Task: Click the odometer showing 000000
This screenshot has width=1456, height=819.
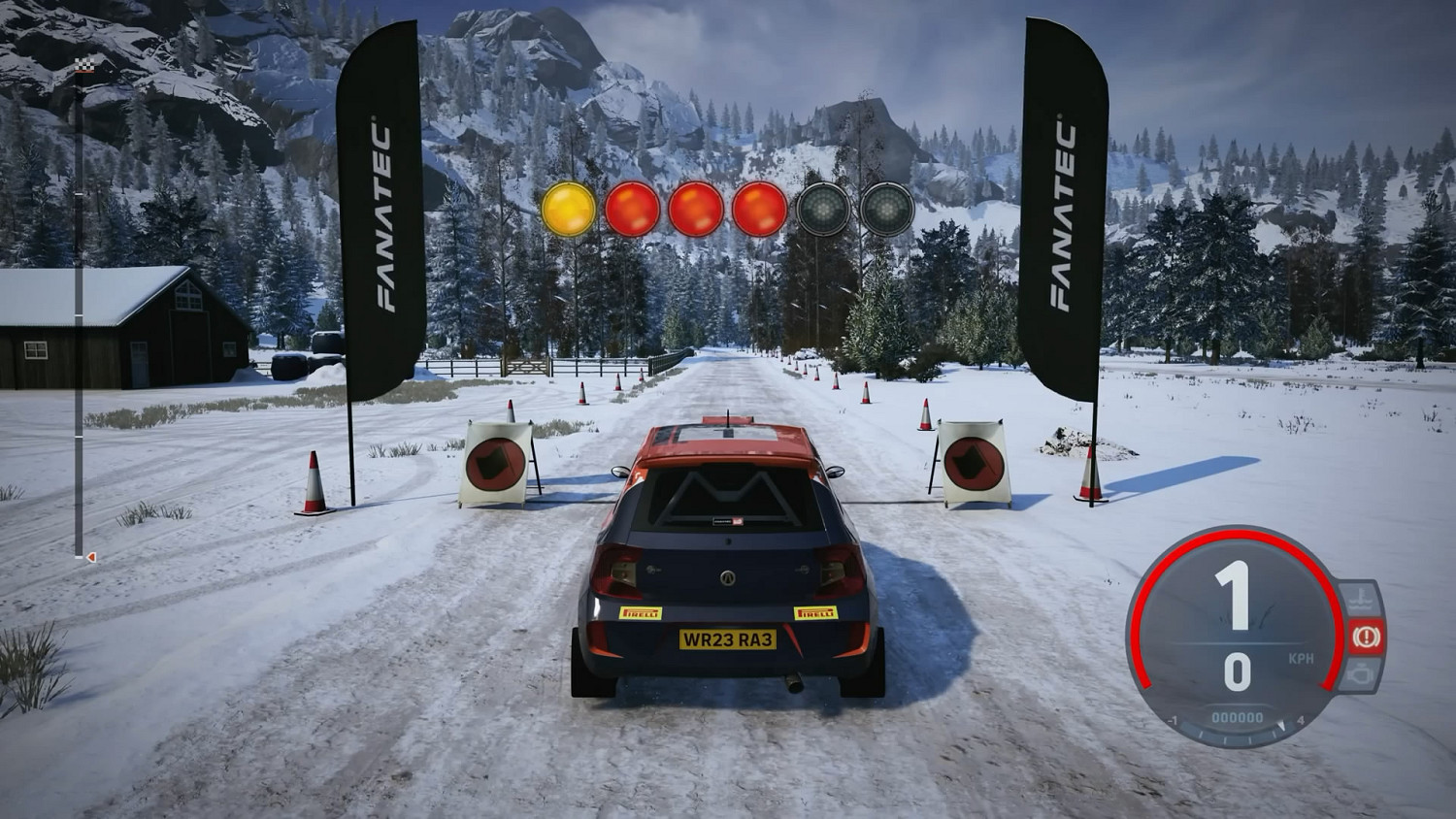Action: 1237,715
